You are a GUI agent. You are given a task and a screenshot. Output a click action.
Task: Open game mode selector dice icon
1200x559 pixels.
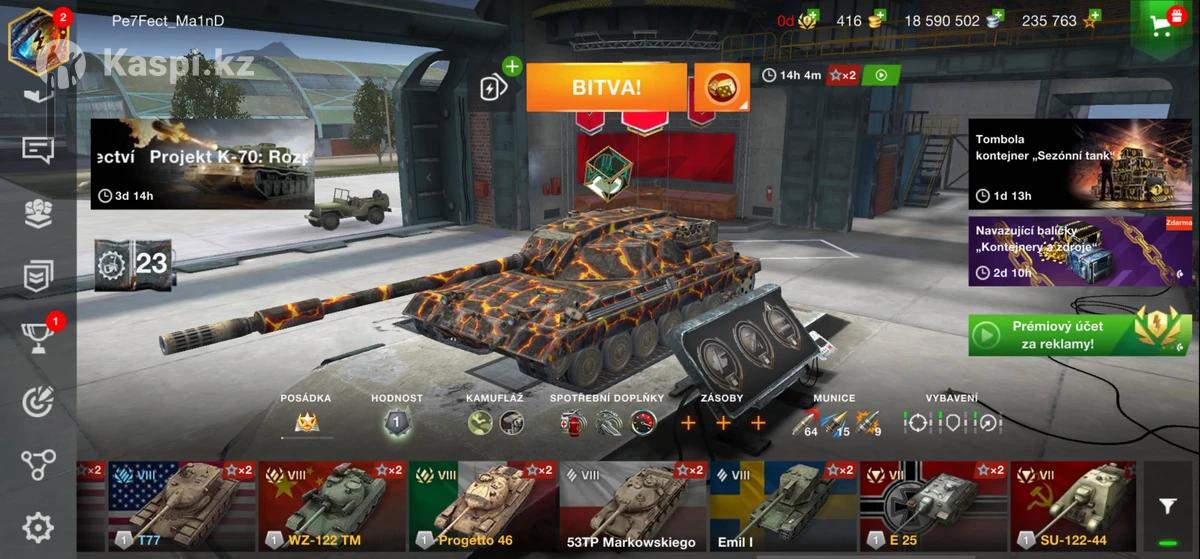point(721,88)
